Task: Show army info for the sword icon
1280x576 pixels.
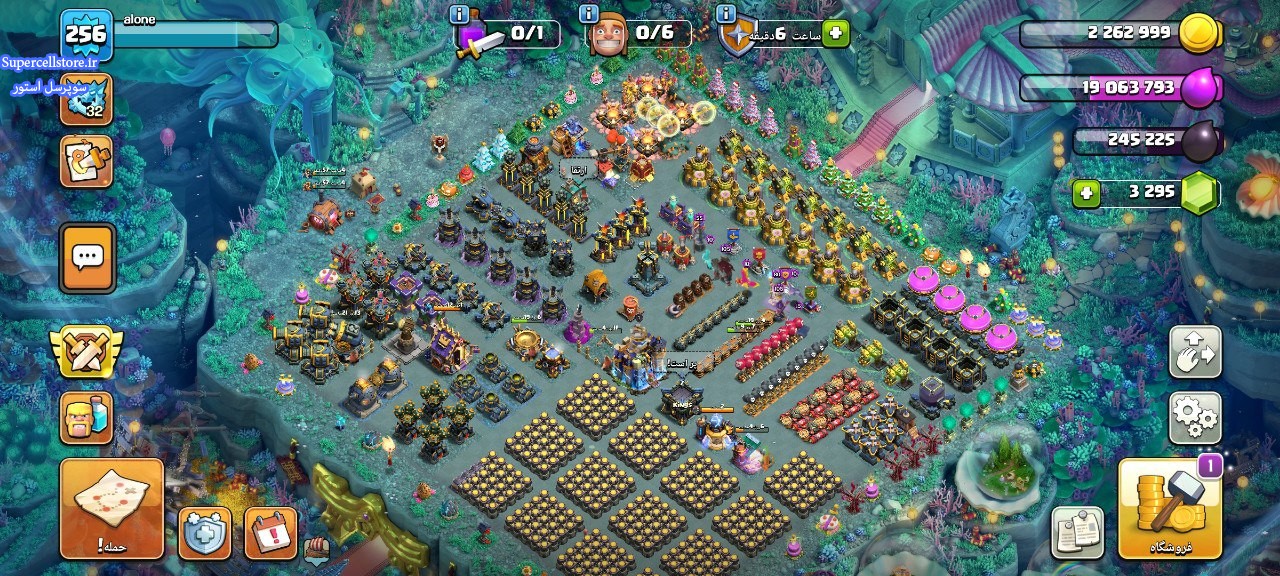Action: coord(459,14)
